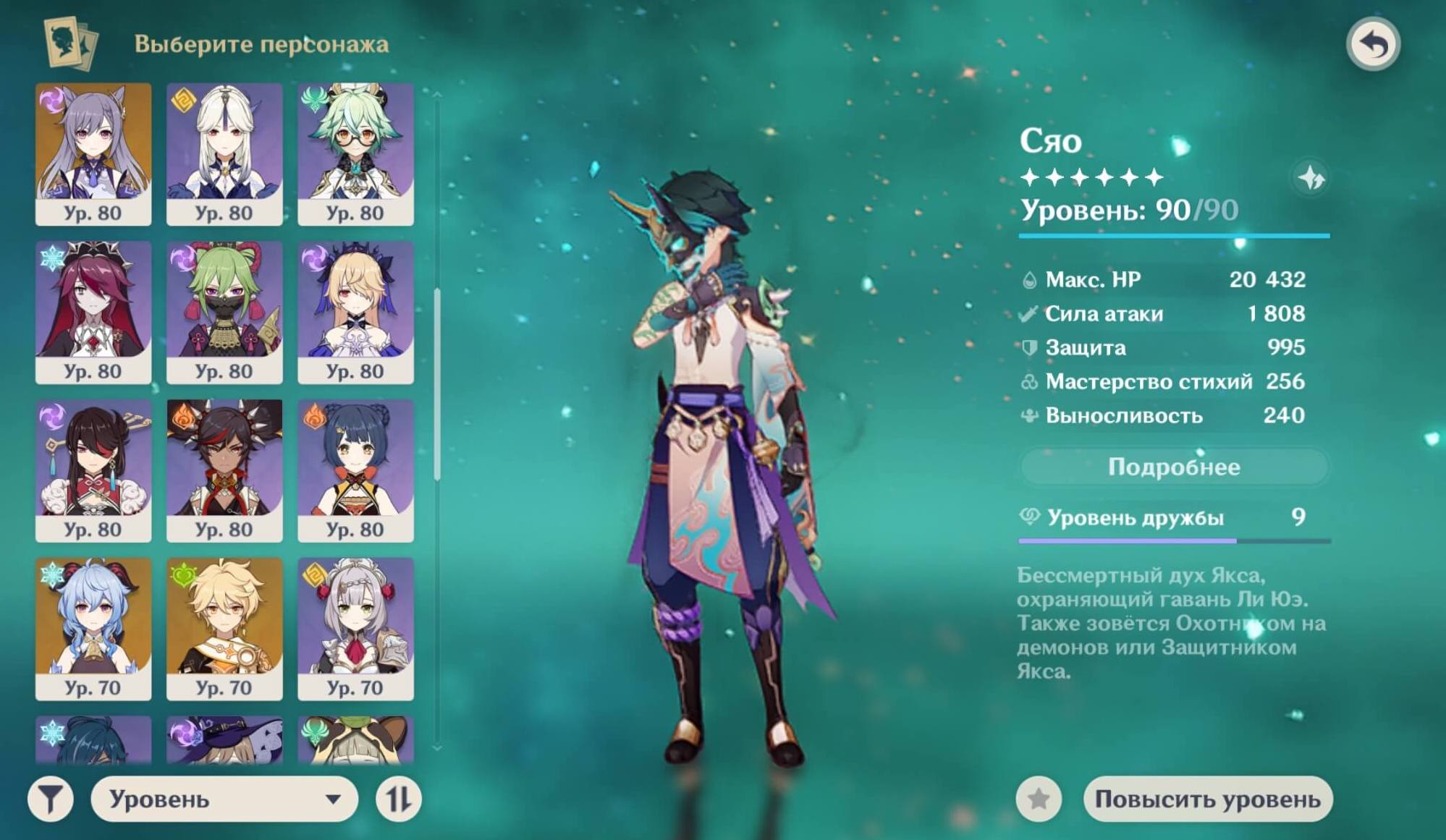Open the Подробнее details panel
Viewport: 1446px width, 840px height.
click(1174, 467)
